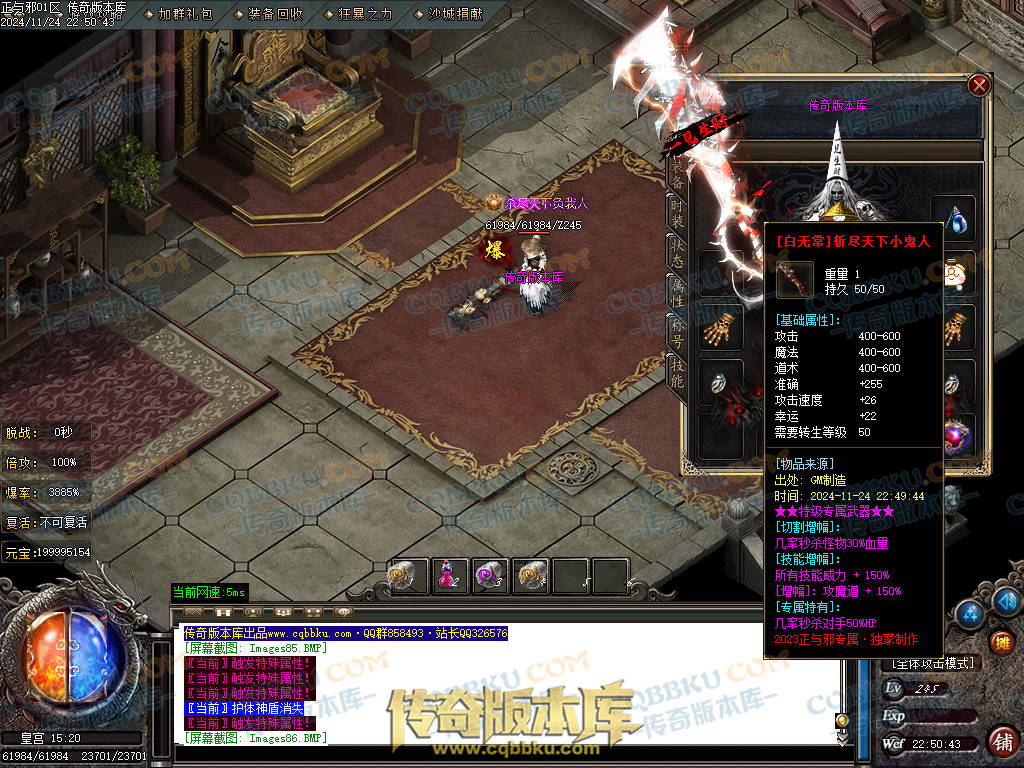The height and width of the screenshot is (768, 1024).
Task: Open the 加群礼包 menu entry
Action: click(185, 14)
